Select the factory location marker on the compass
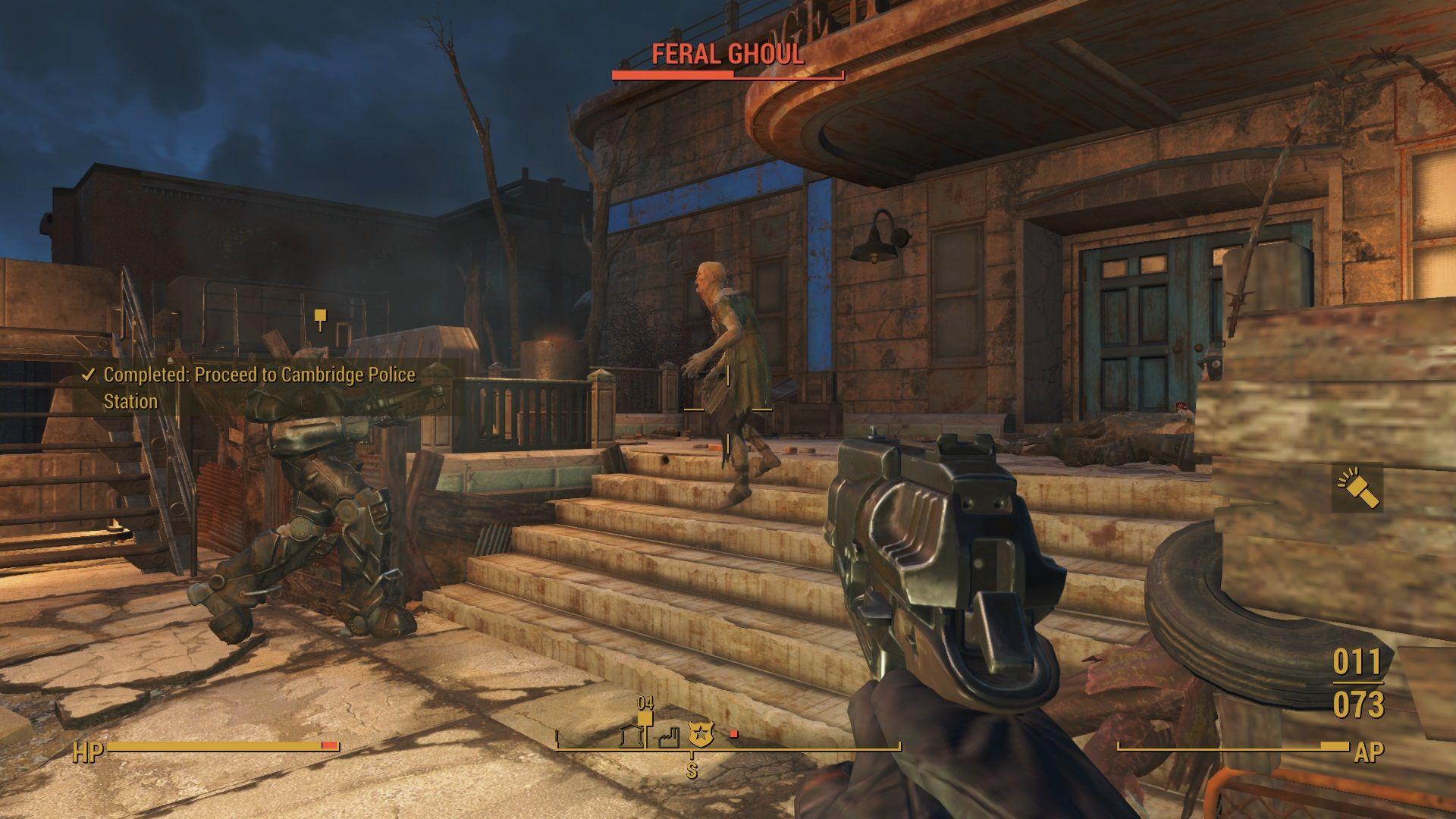 (x=668, y=737)
